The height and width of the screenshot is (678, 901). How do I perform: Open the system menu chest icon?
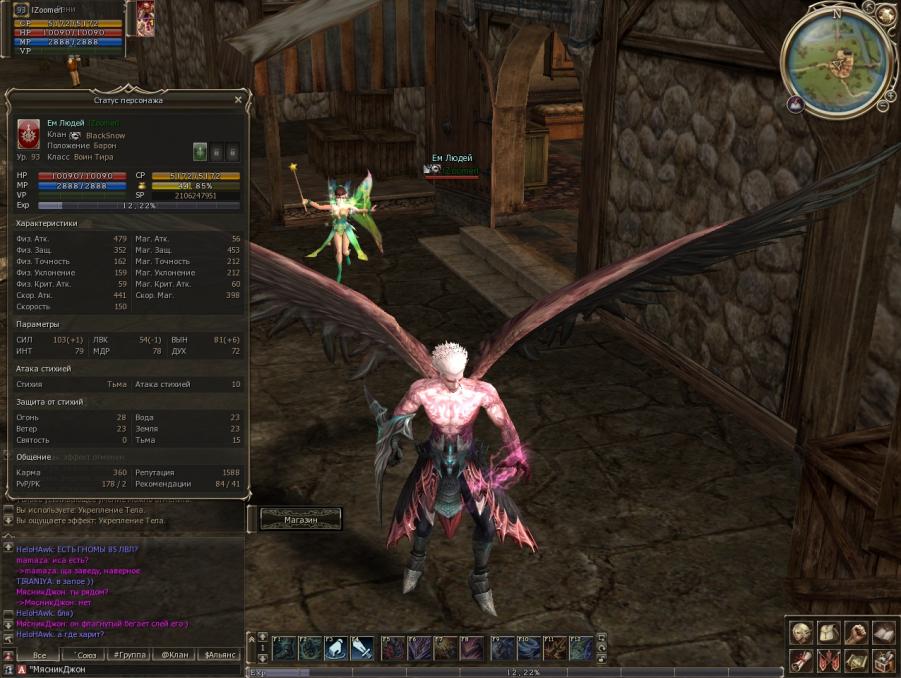[x=882, y=660]
